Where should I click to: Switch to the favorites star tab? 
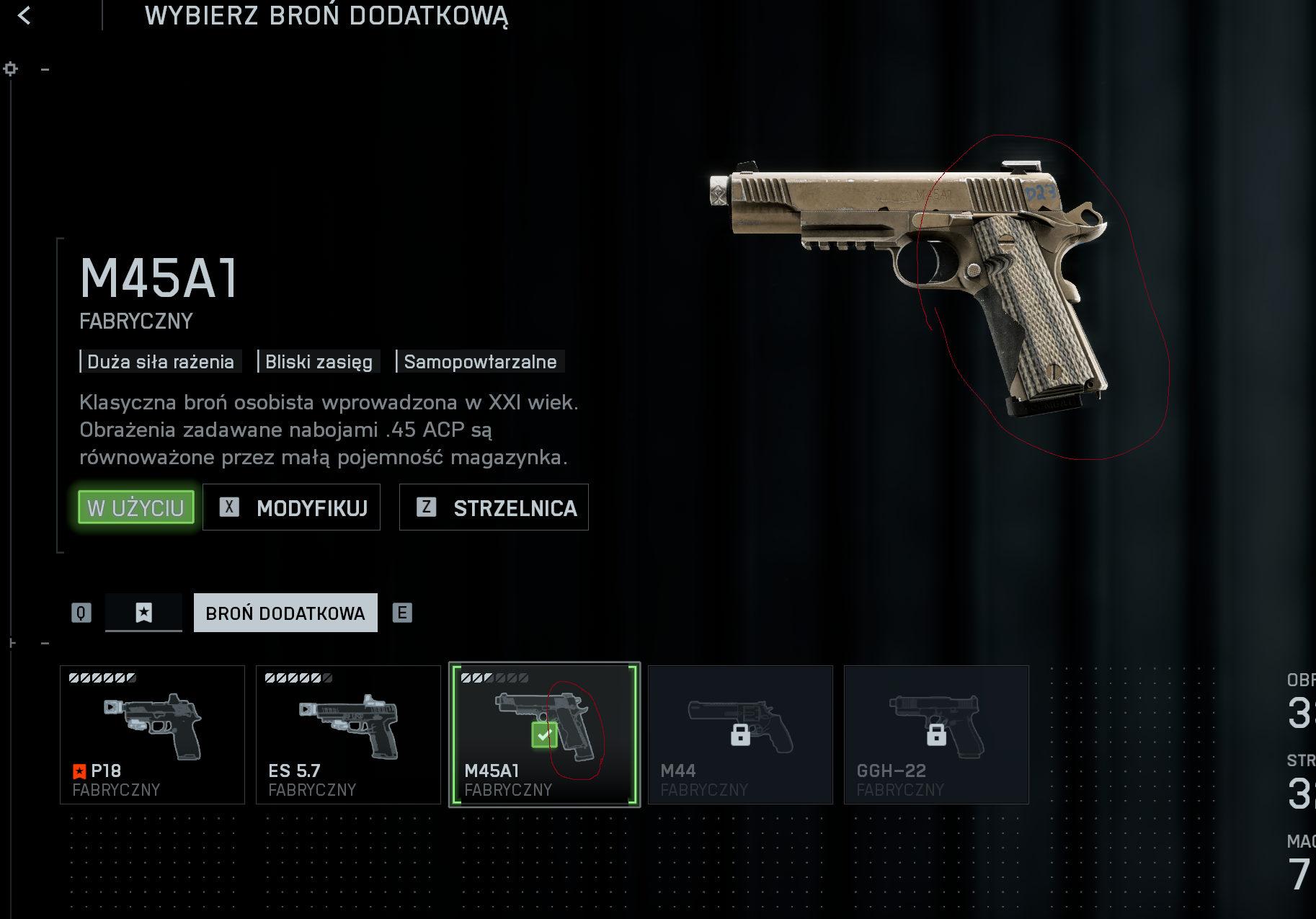point(143,613)
